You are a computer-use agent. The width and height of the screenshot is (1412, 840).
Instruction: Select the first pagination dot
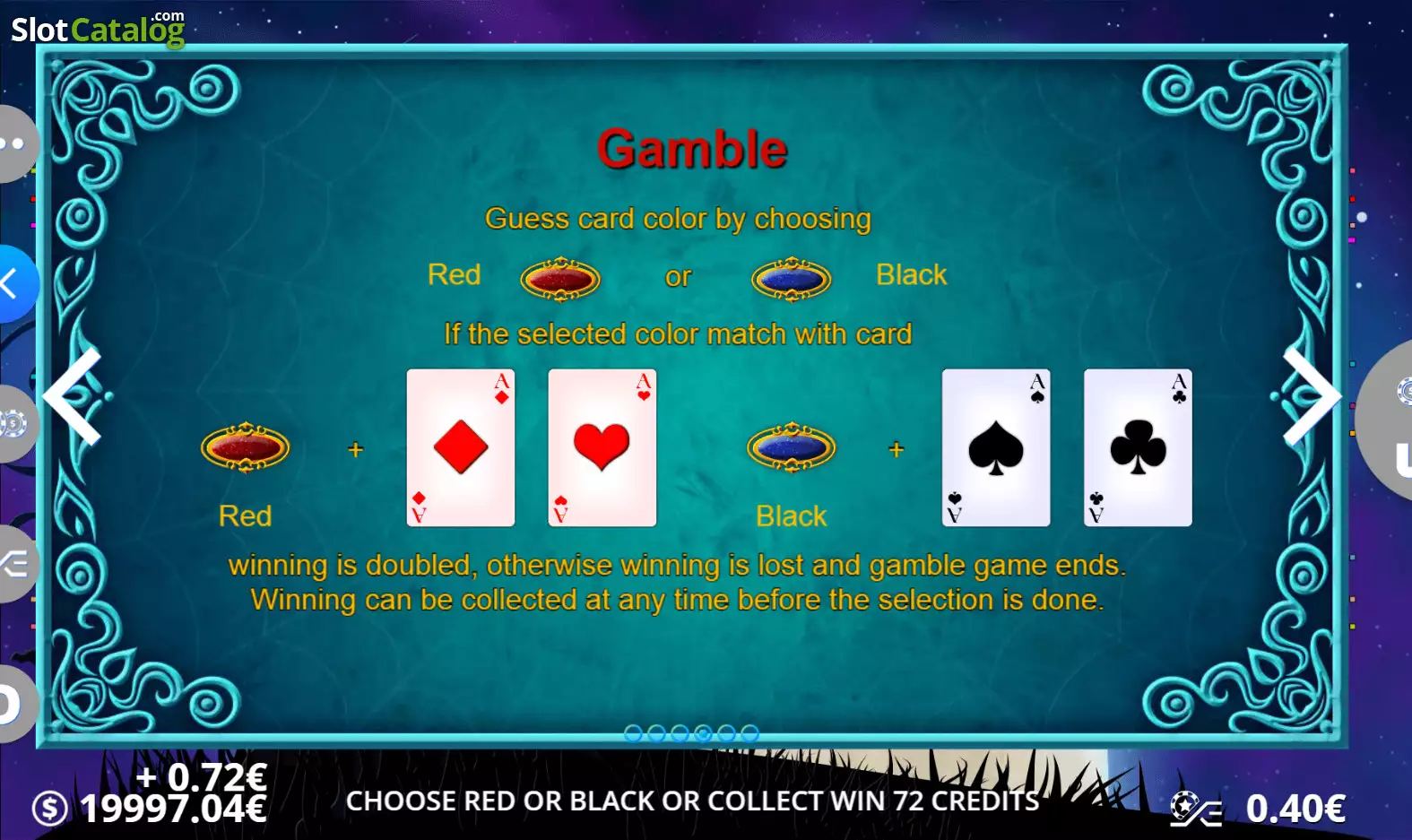(x=635, y=732)
